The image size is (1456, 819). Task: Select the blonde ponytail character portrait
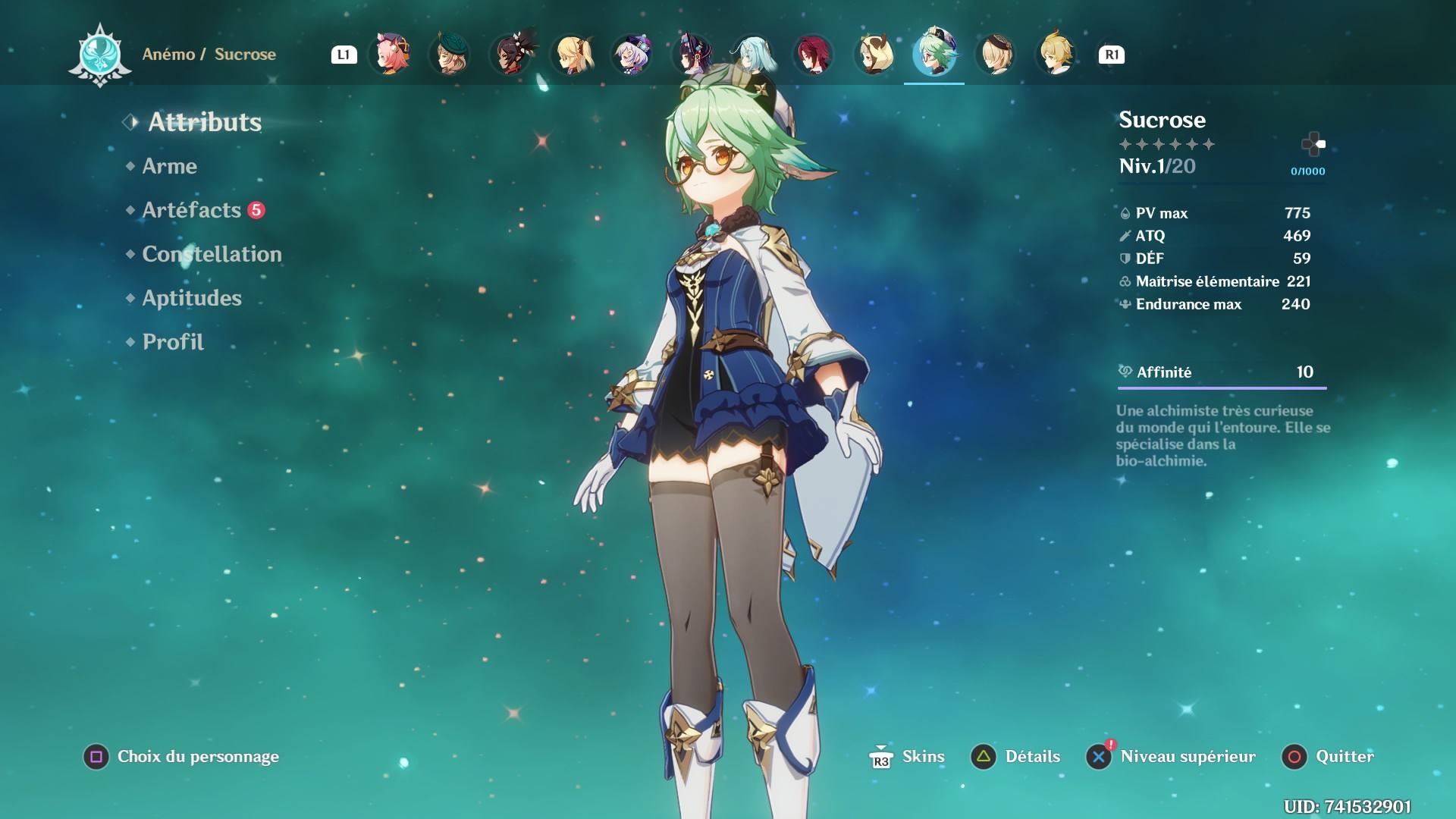coord(572,54)
